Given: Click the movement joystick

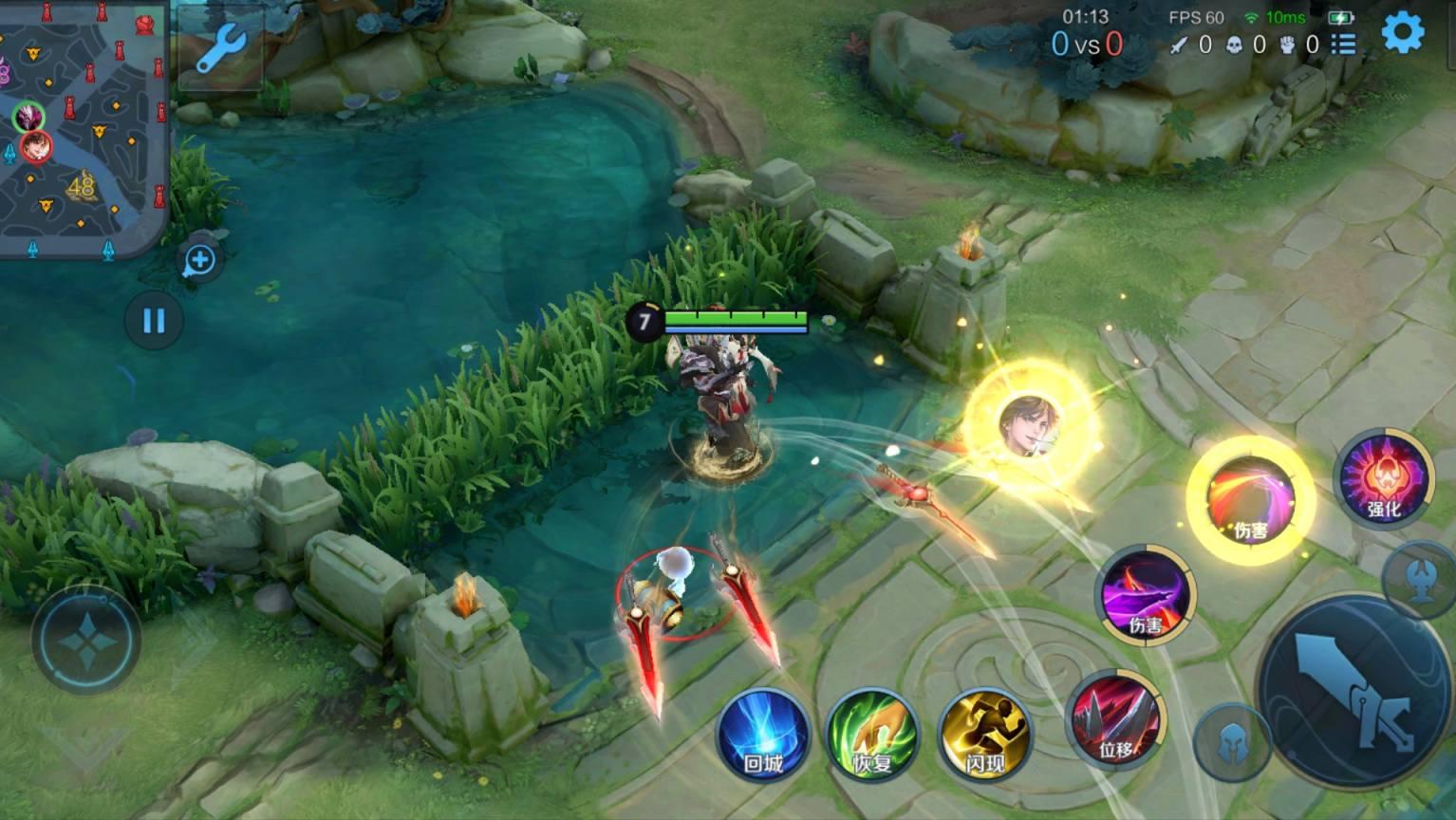Looking at the screenshot, I should (x=86, y=641).
